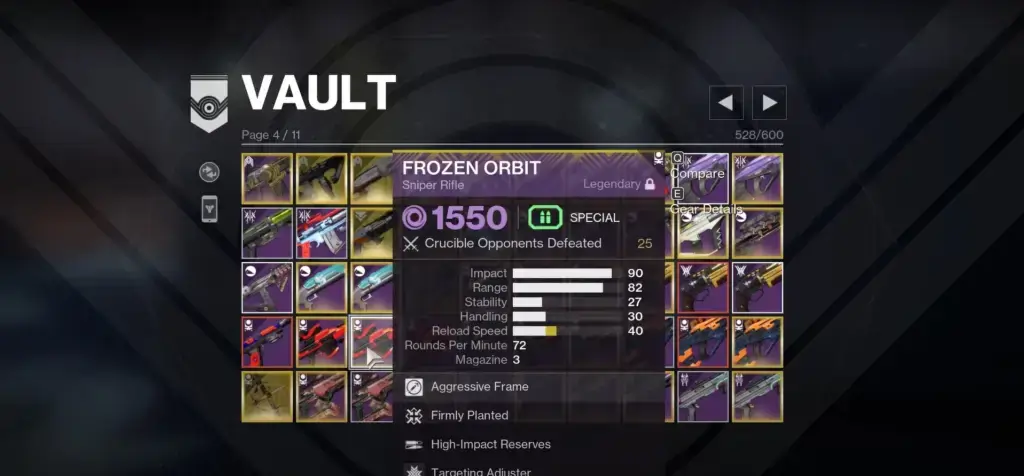This screenshot has height=476, width=1024.
Task: Choose the white, red and blue rifle
Action: click(321, 232)
